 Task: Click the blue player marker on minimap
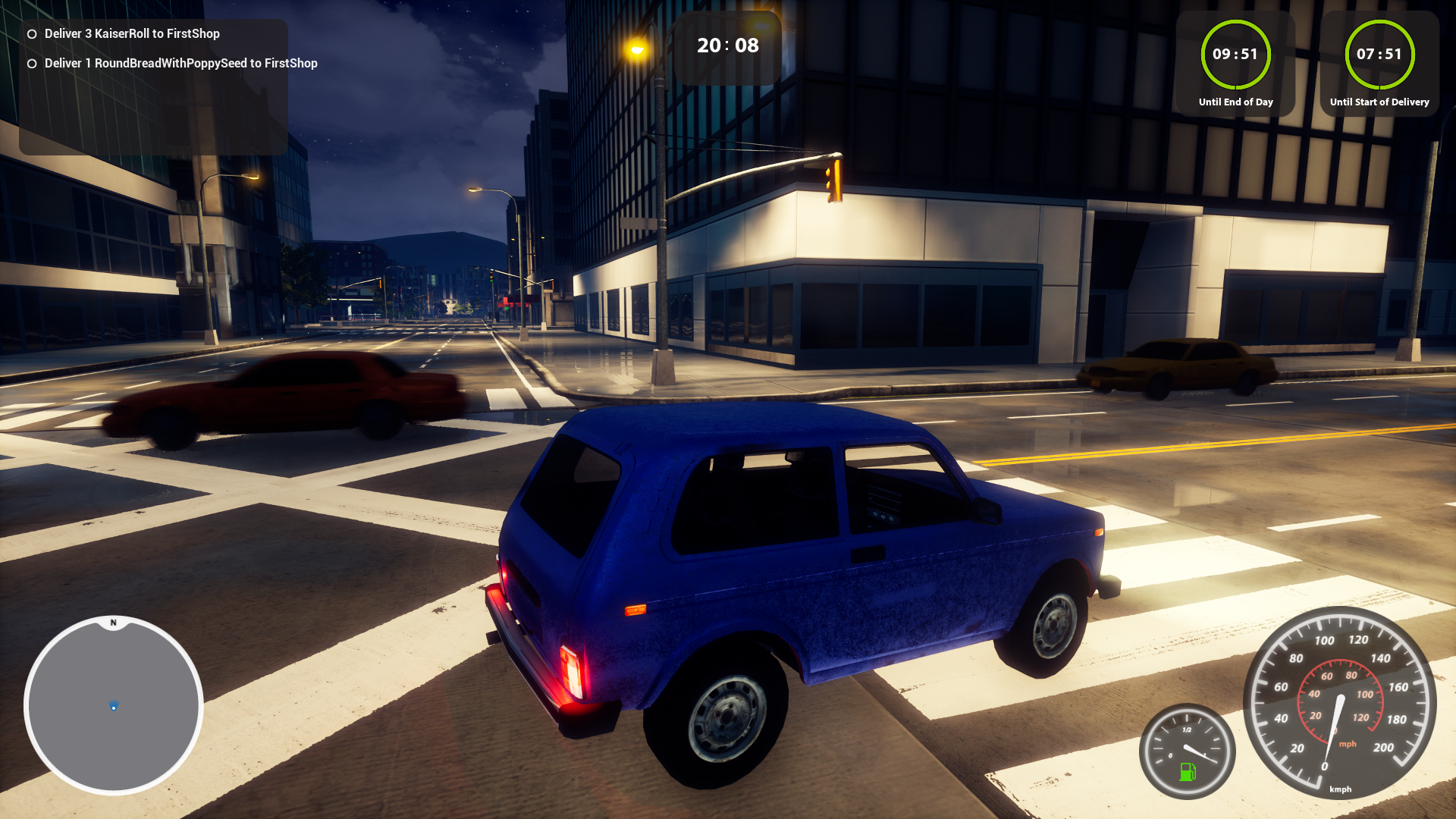tap(114, 706)
